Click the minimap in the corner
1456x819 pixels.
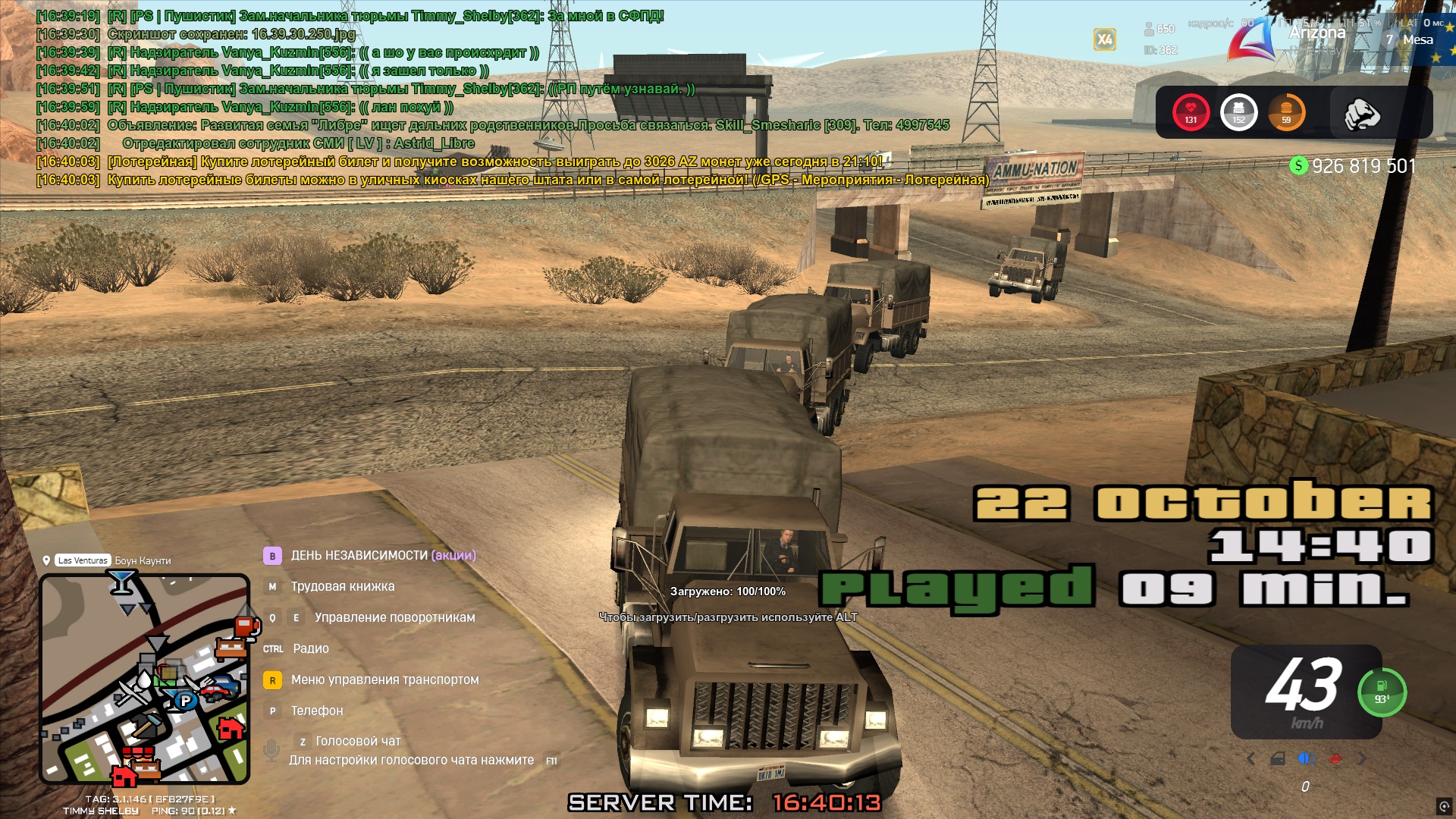tap(144, 679)
